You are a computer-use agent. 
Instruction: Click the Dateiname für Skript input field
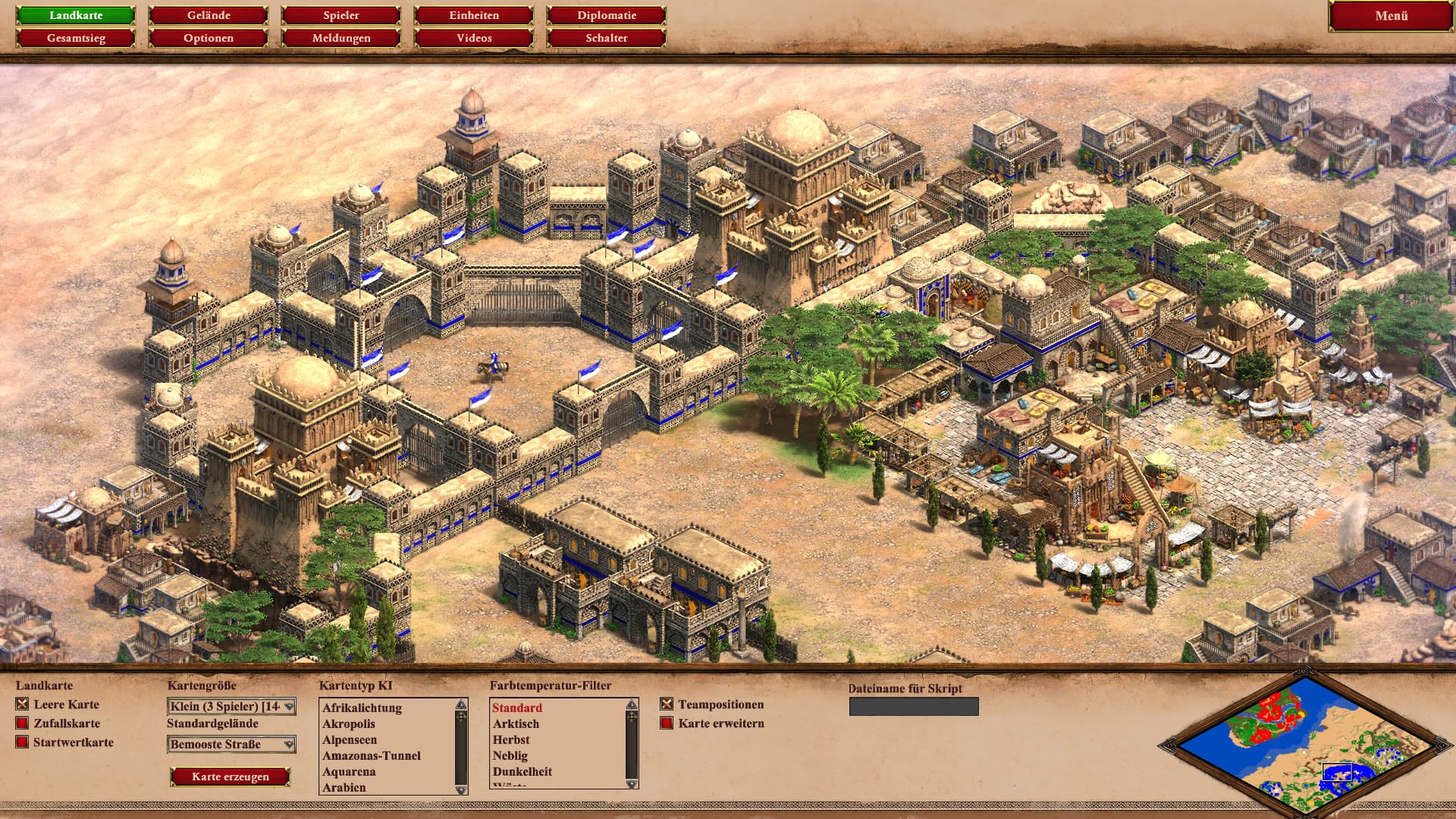coord(914,707)
